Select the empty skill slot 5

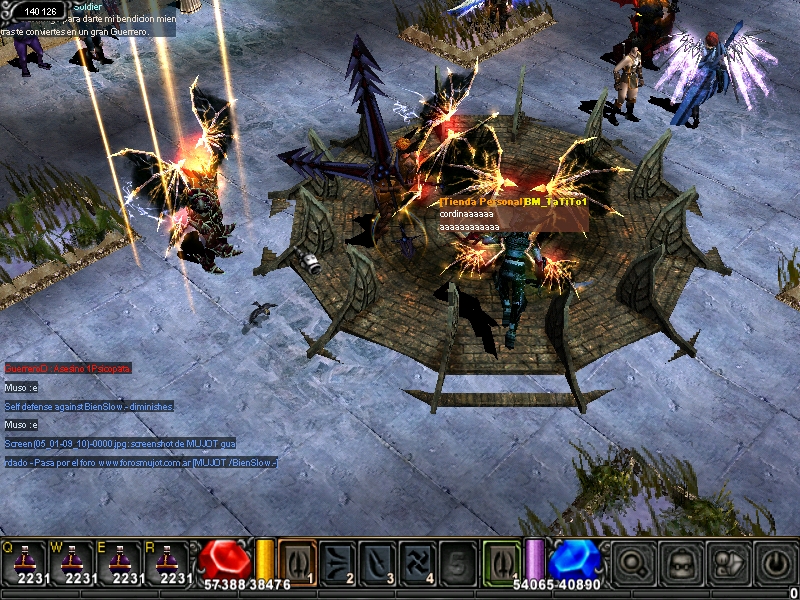(x=457, y=561)
